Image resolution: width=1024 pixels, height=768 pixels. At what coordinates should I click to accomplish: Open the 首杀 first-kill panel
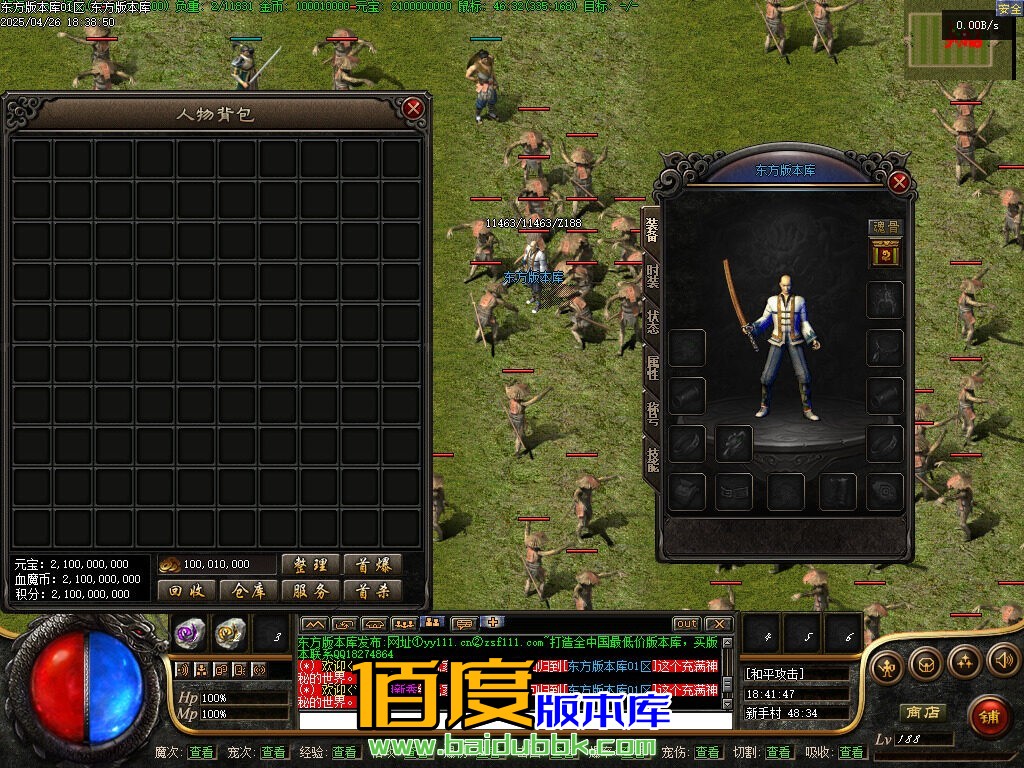click(x=372, y=591)
